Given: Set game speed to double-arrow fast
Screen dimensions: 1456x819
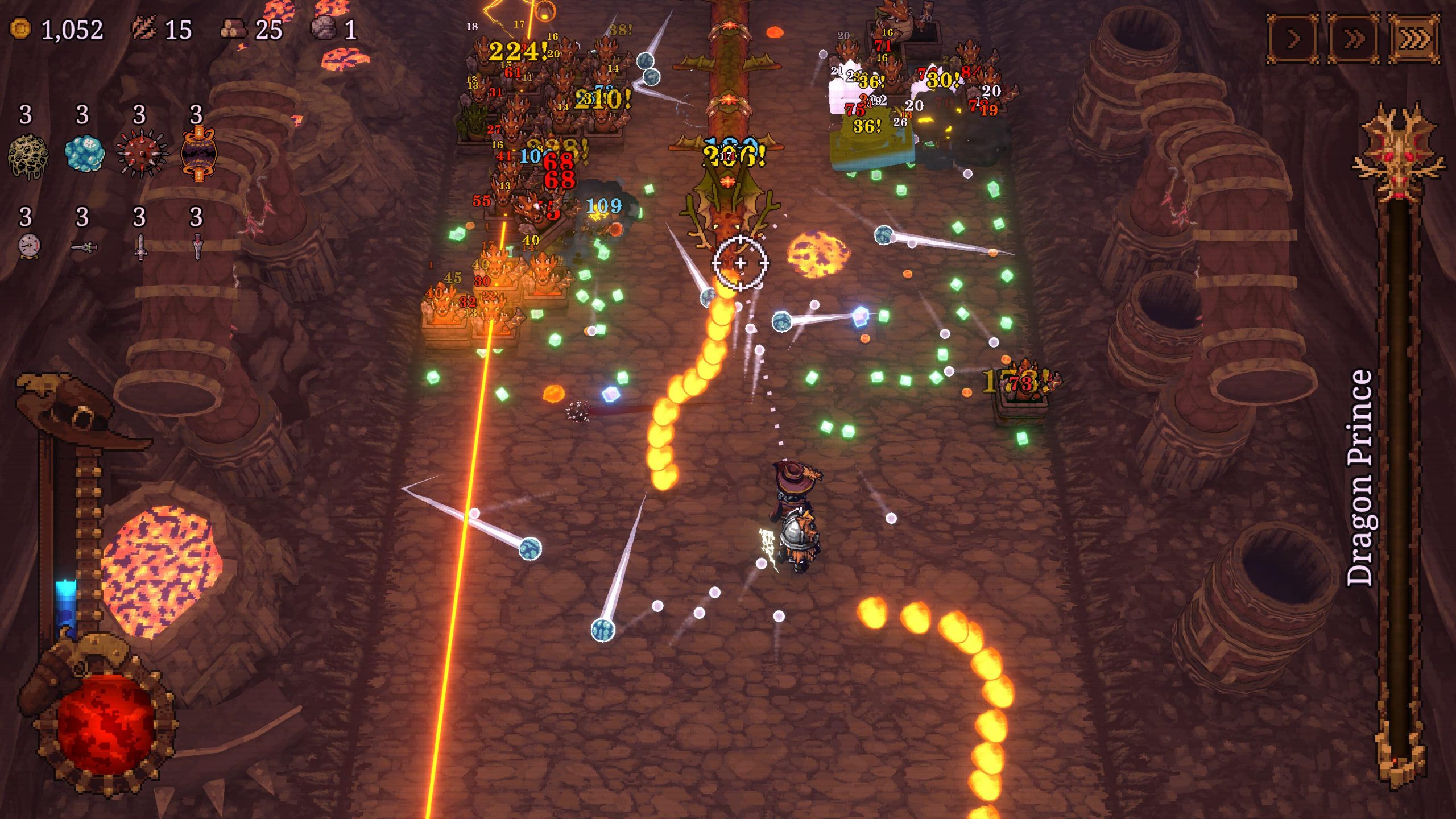Looking at the screenshot, I should (1353, 39).
